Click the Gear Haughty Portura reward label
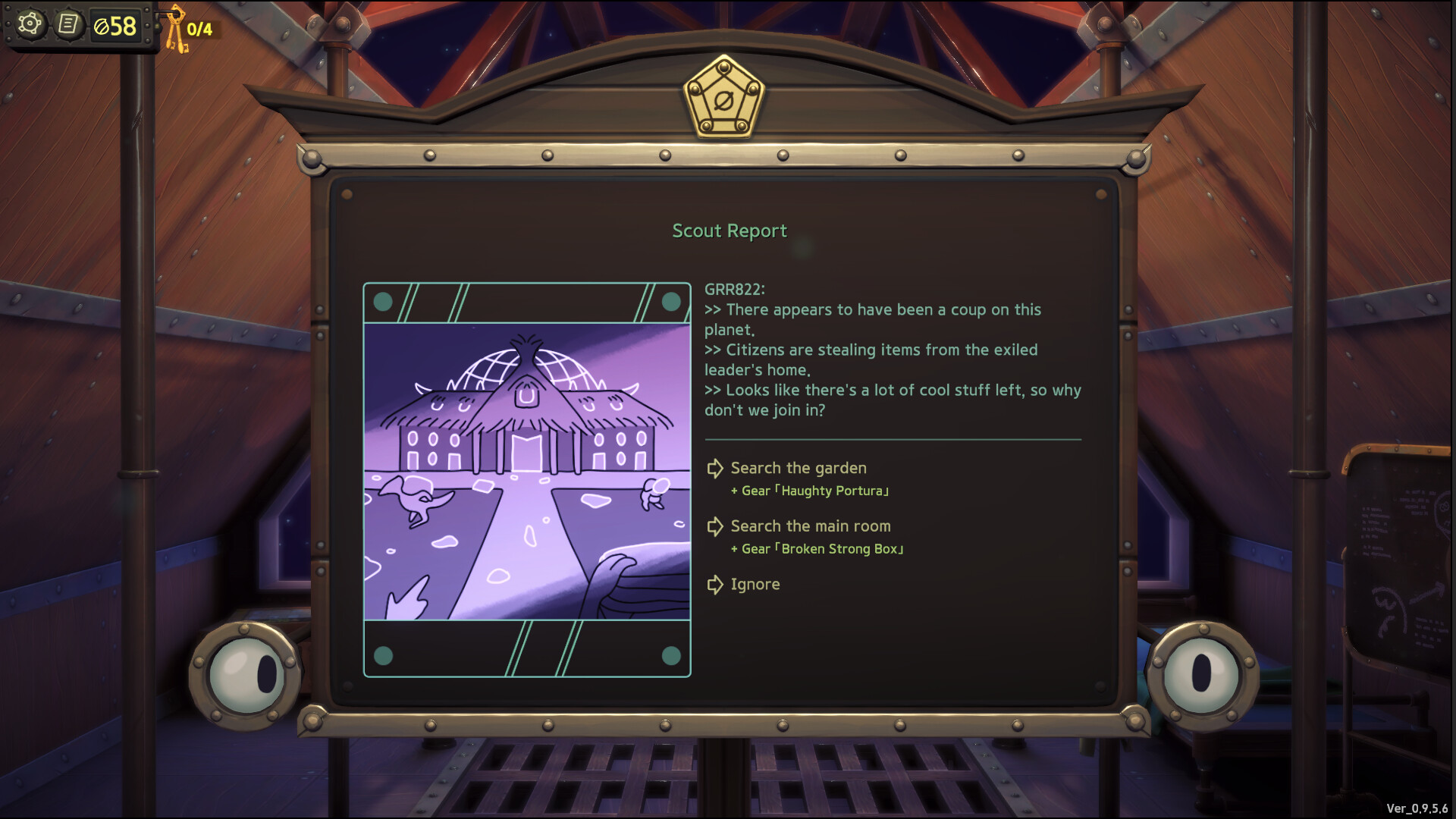 (810, 491)
